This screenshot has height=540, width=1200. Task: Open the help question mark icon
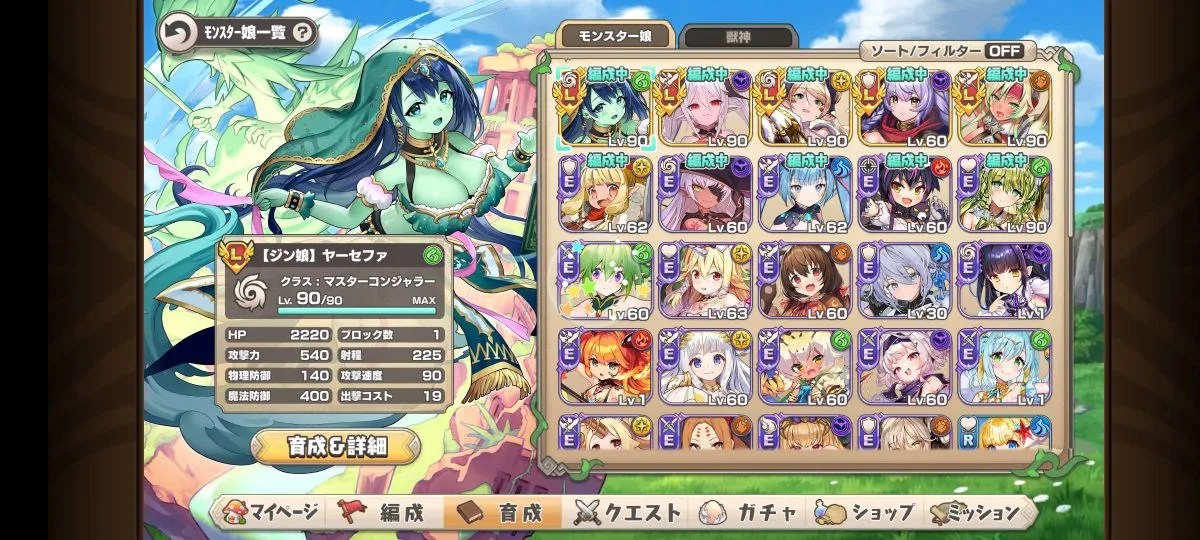pyautogui.click(x=303, y=33)
